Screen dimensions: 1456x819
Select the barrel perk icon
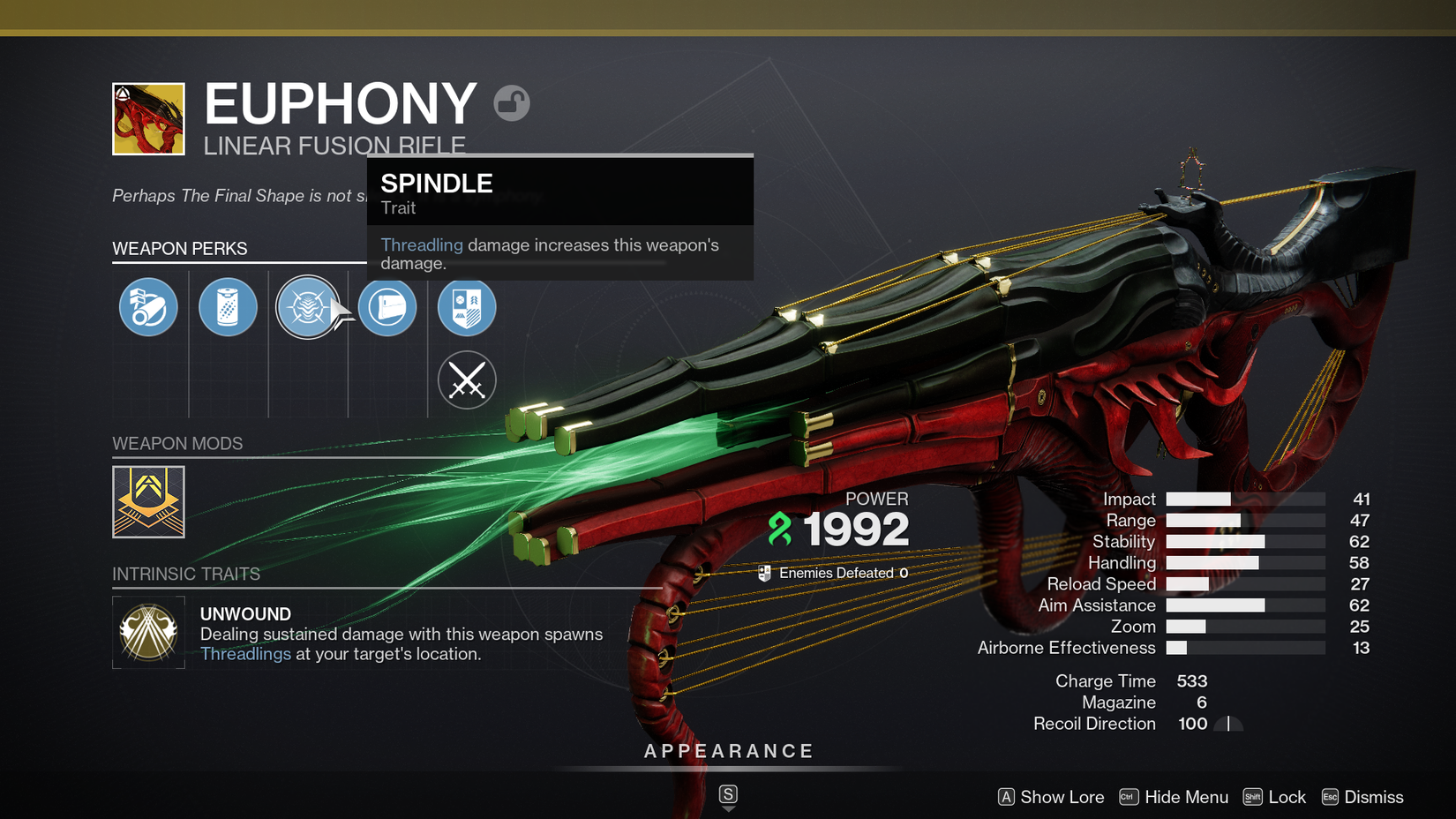pos(148,307)
